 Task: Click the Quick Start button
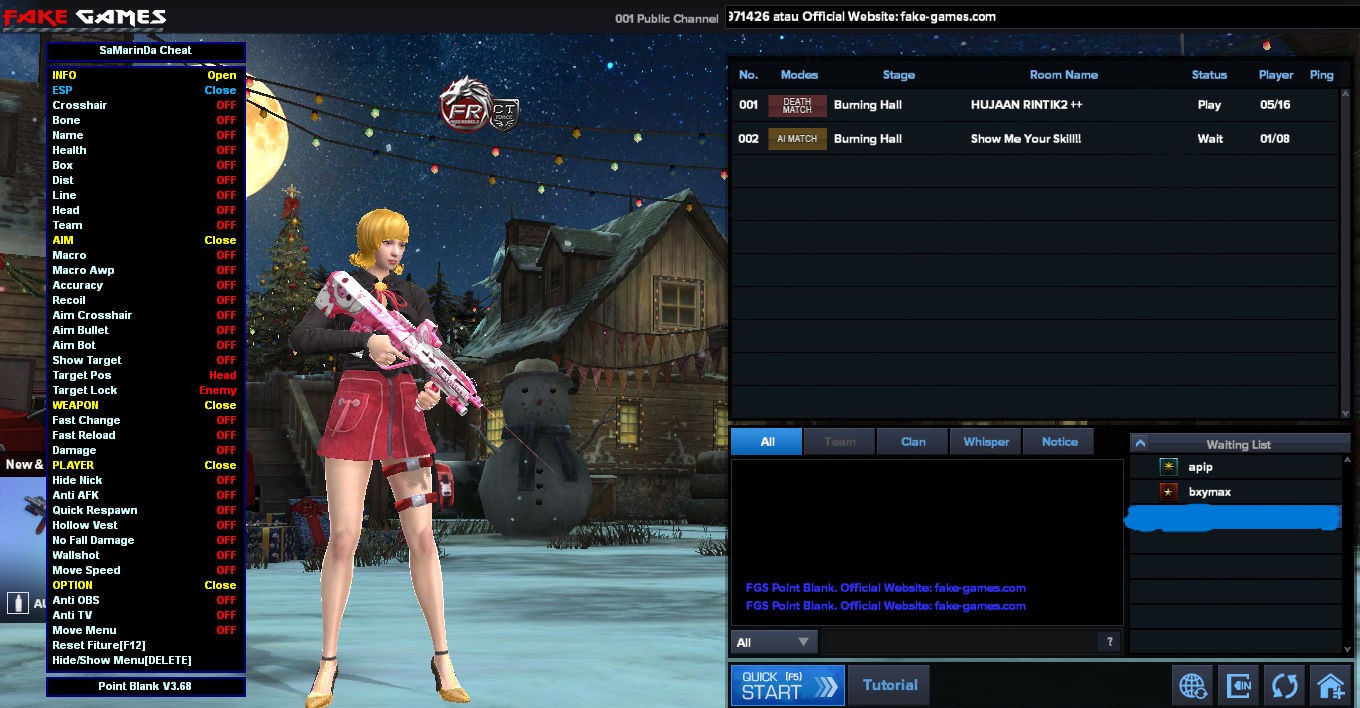[x=788, y=685]
